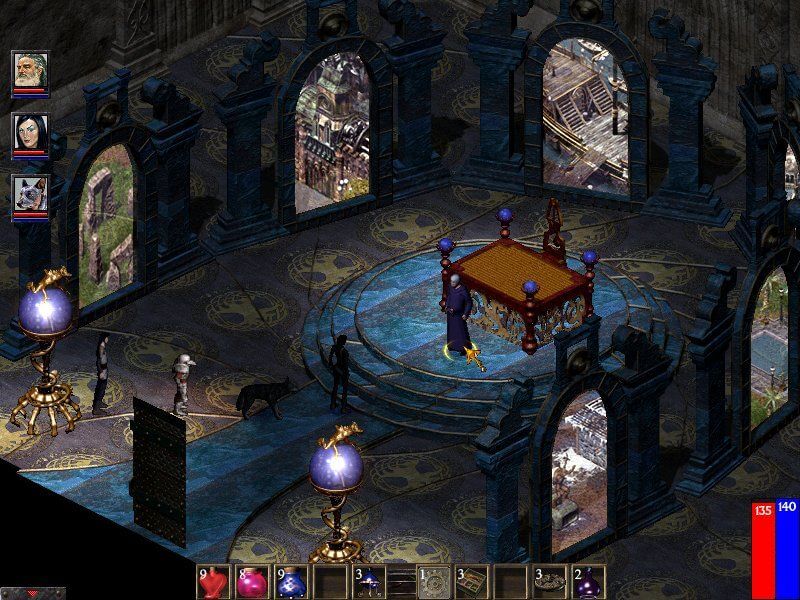Select the dark bowl item slot
The width and height of the screenshot is (800, 600).
[549, 582]
